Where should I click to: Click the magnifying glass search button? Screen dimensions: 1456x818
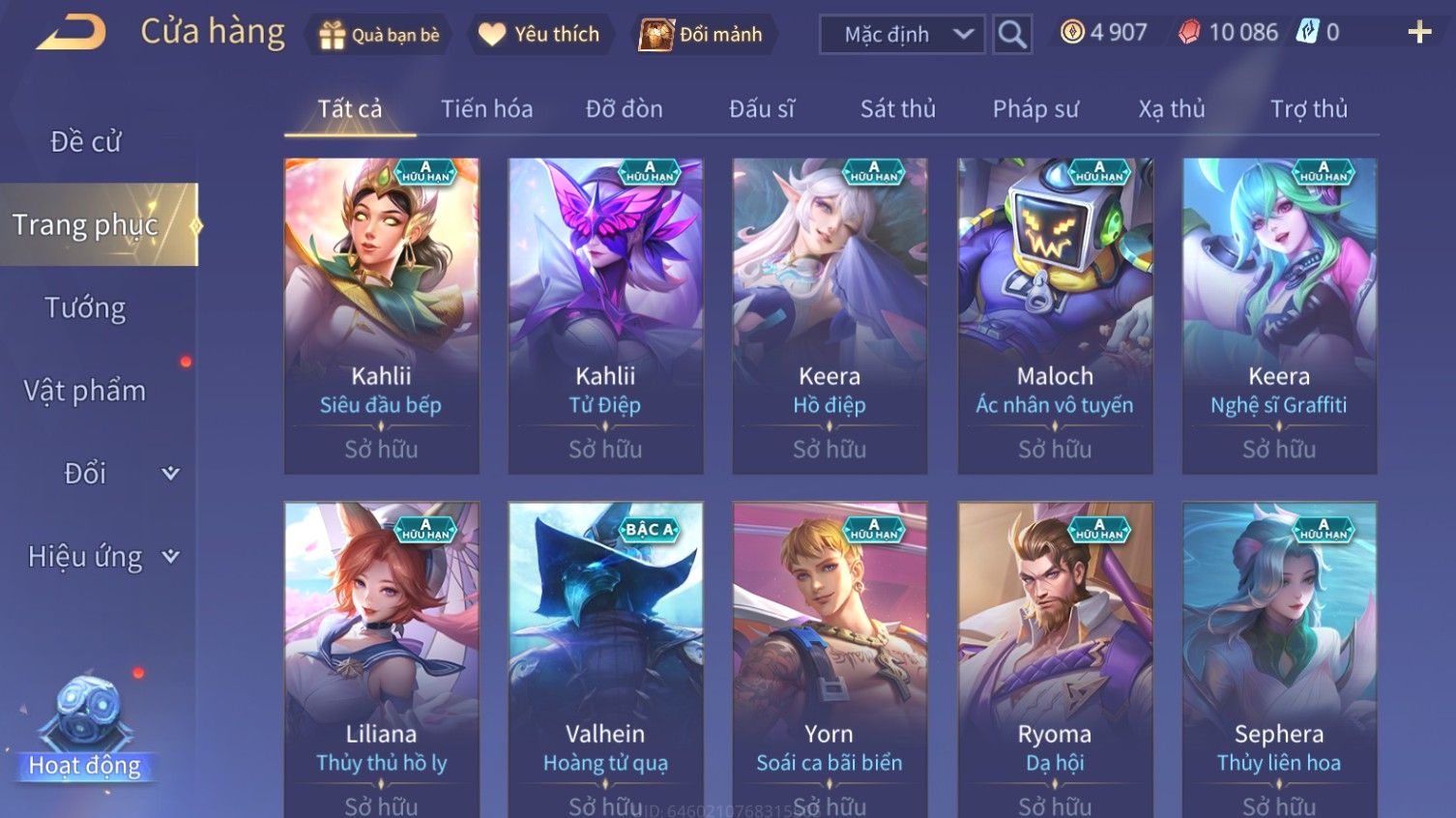pos(1012,35)
